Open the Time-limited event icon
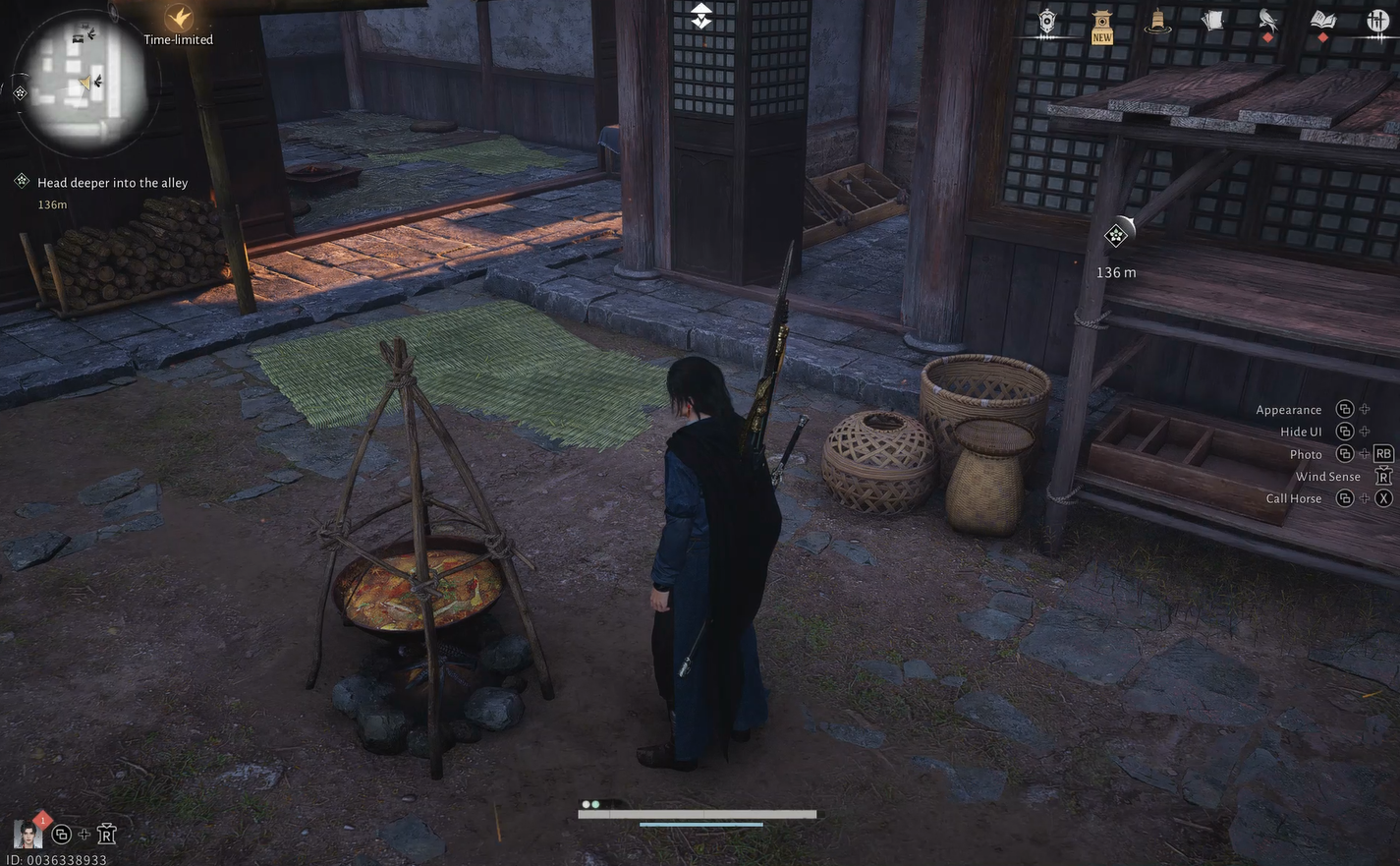This screenshot has width=1400, height=866. tap(179, 20)
